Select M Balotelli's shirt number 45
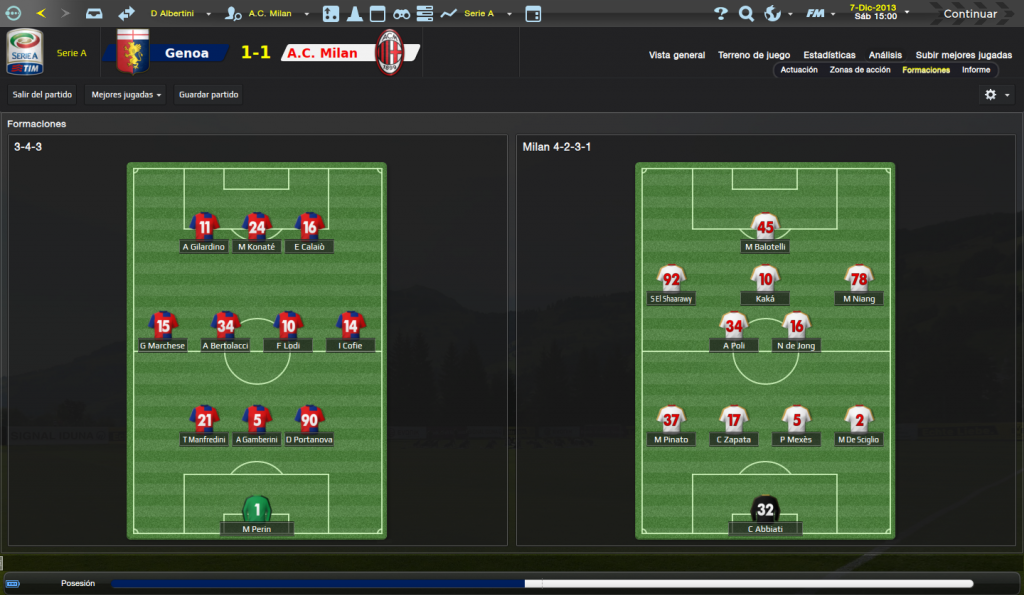1024x595 pixels. click(x=765, y=225)
